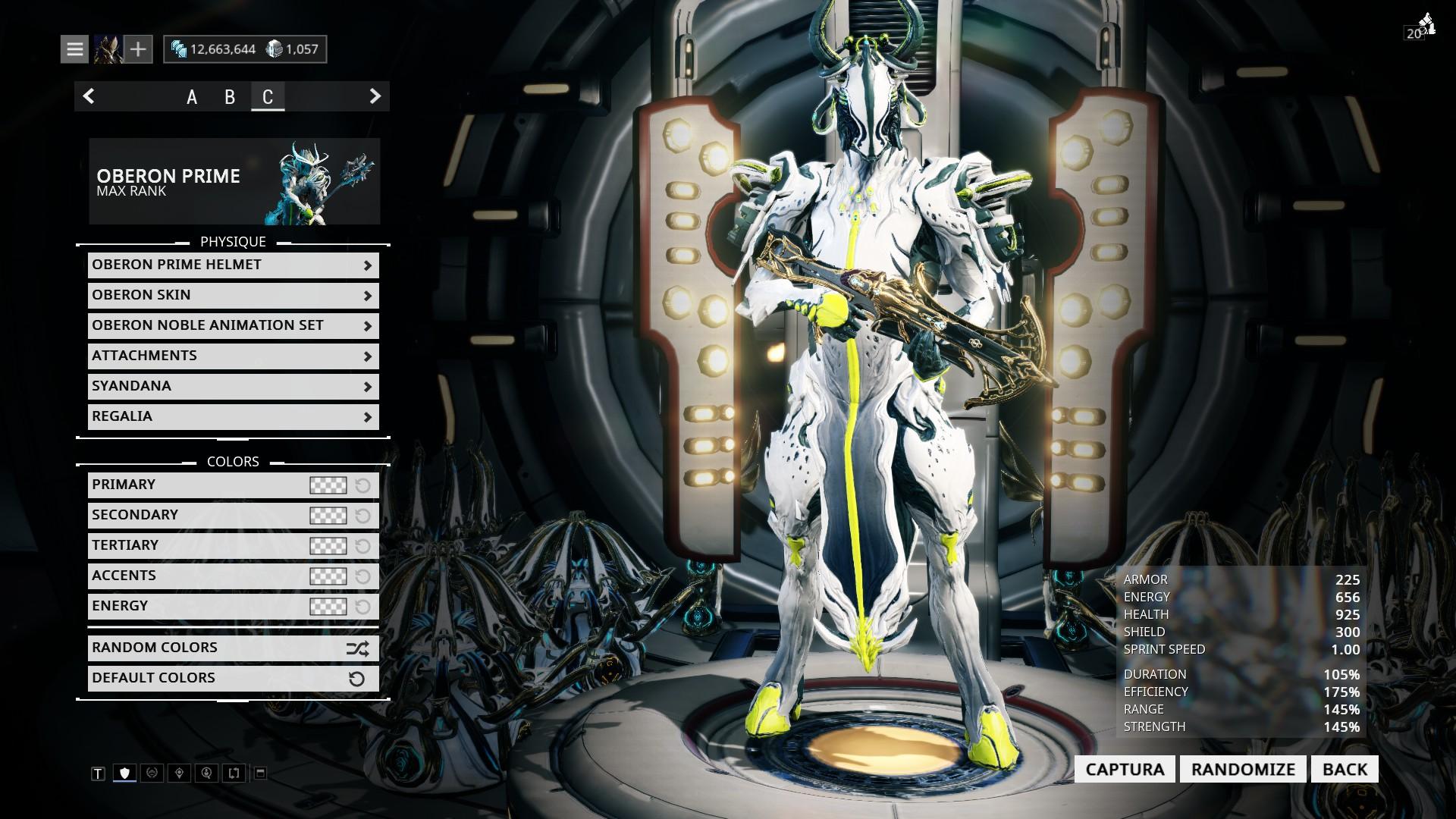This screenshot has height=819, width=1456.
Task: Select appearance config C tab
Action: 268,97
